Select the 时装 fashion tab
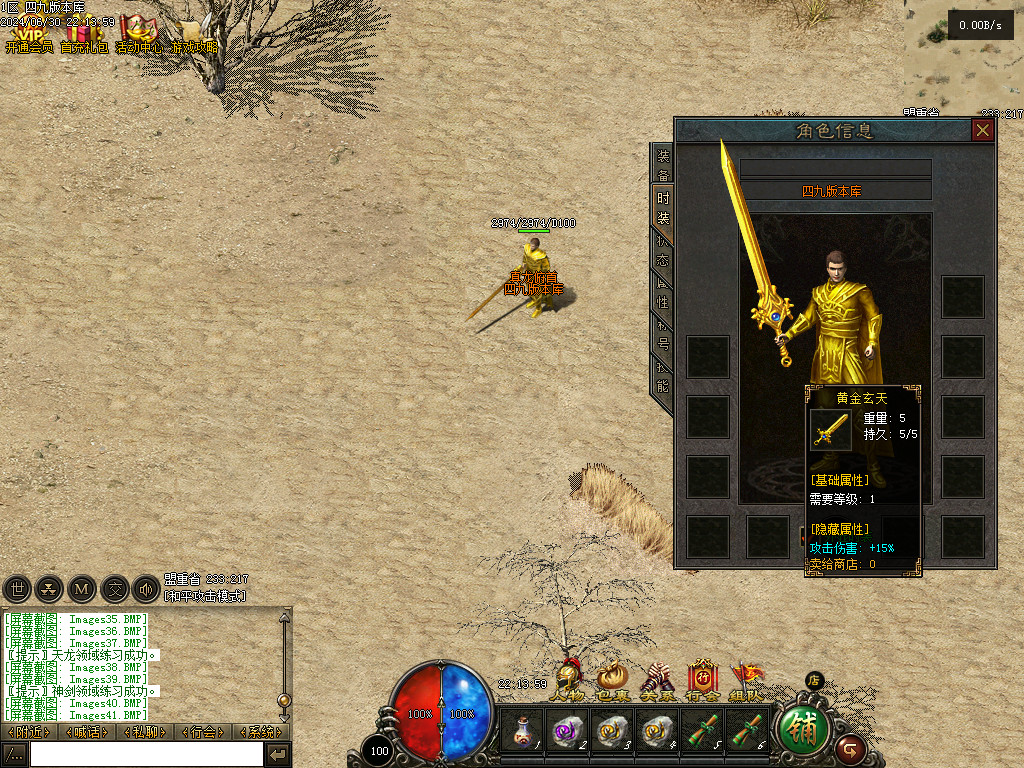1024x768 pixels. 663,207
